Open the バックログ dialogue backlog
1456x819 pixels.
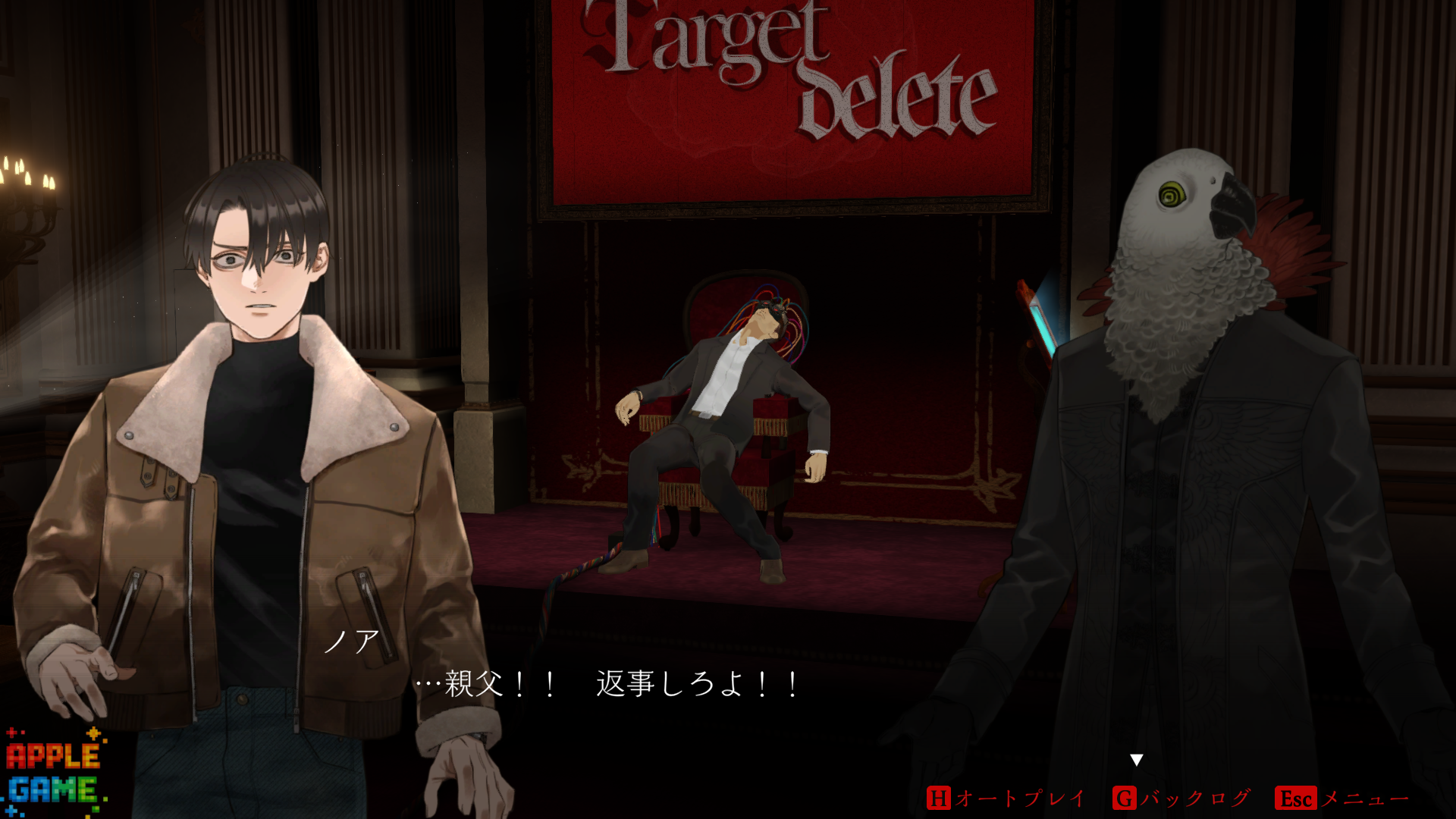click(x=1181, y=798)
